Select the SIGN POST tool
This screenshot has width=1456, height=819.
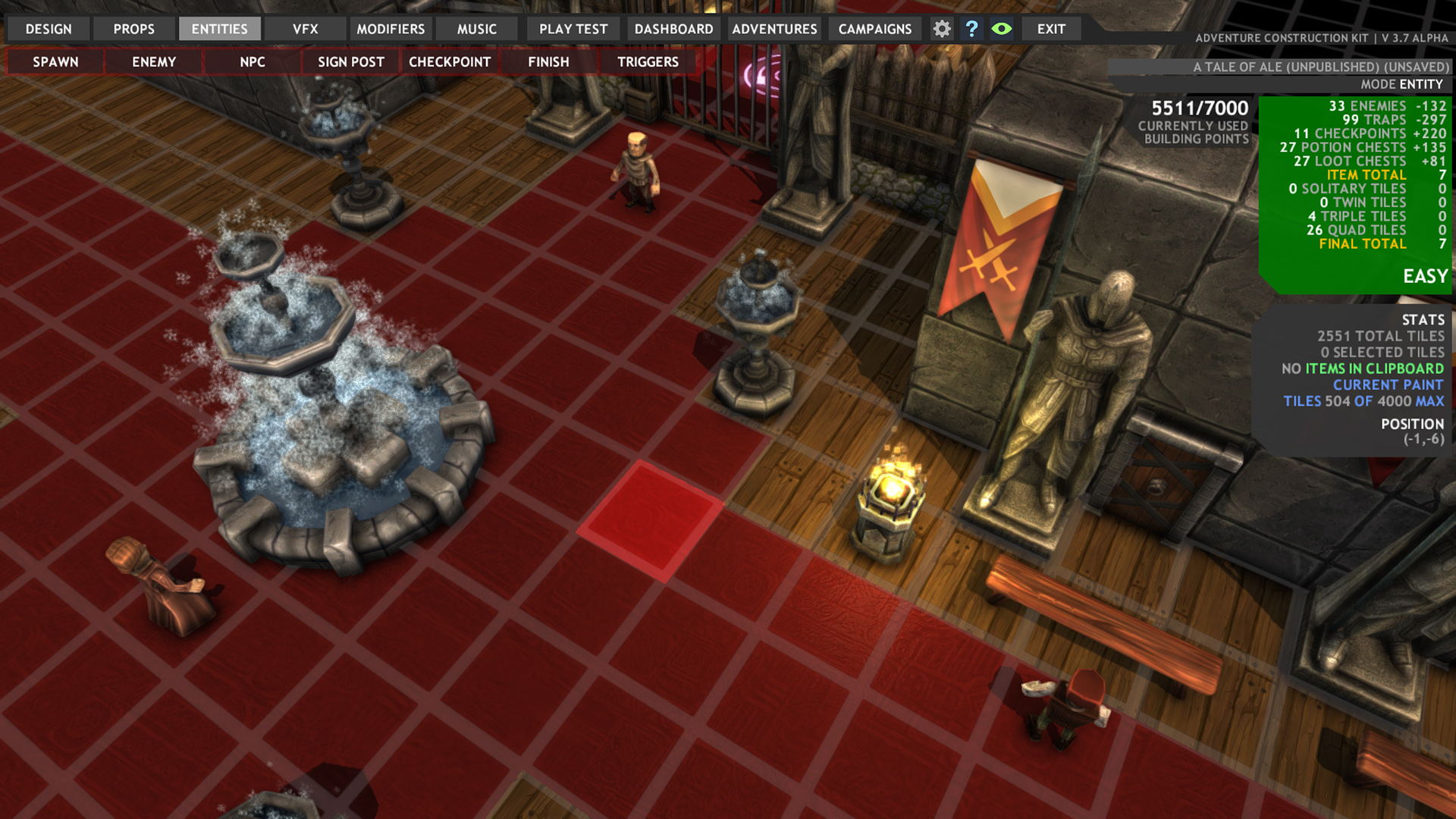coord(350,61)
